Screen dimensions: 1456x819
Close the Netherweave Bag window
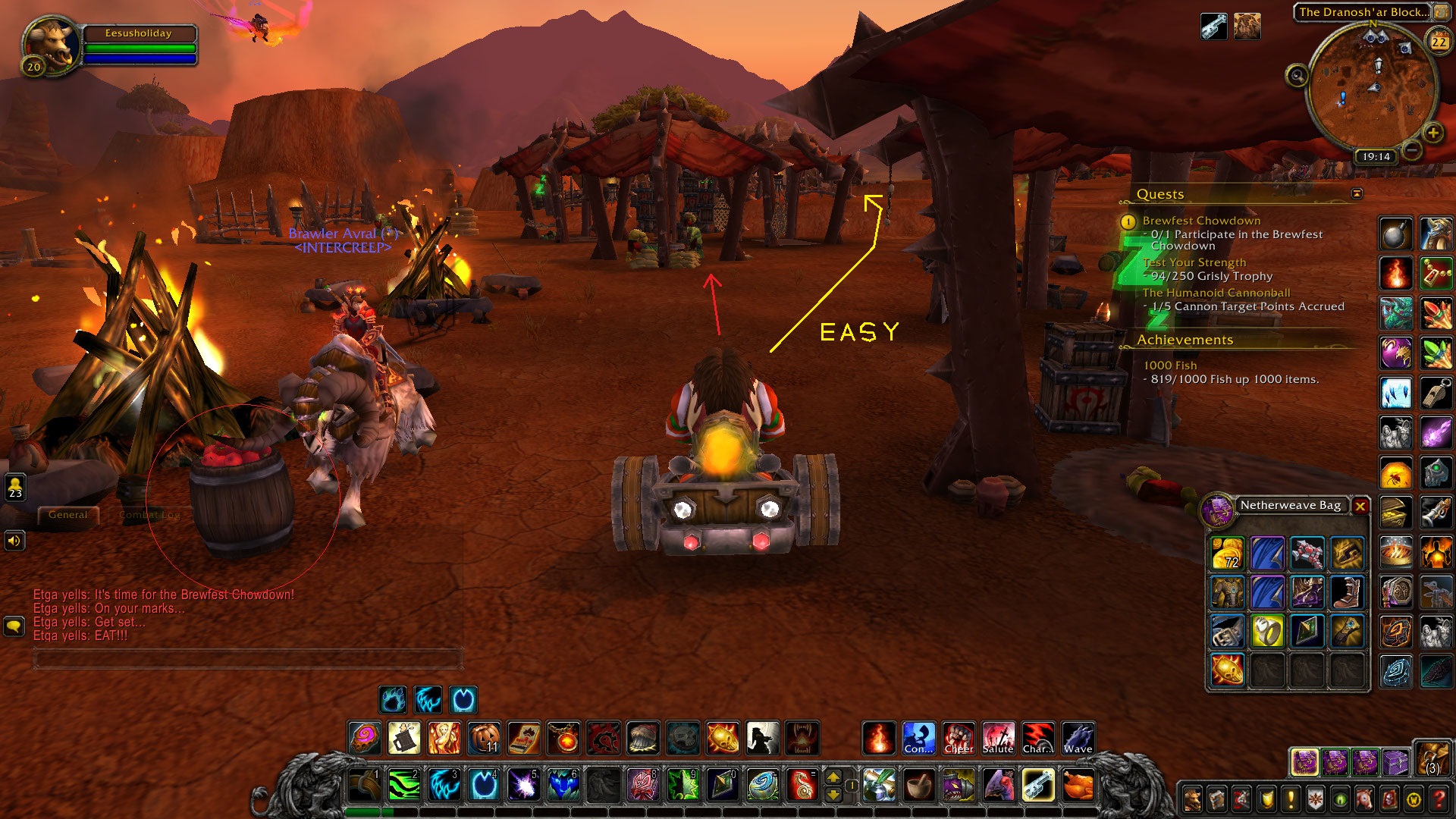pyautogui.click(x=1360, y=506)
